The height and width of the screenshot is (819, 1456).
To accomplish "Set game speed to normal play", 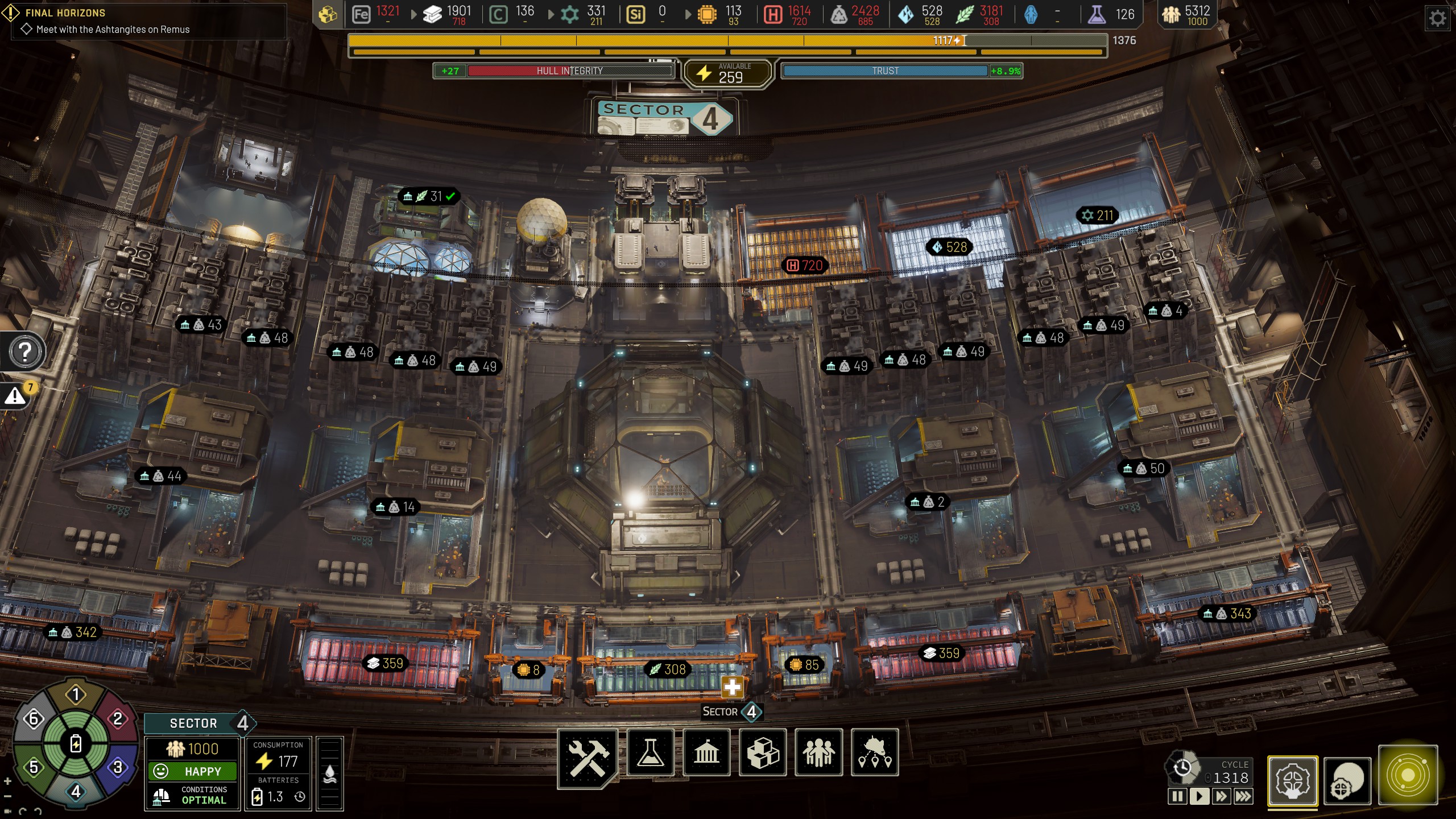I will 1199,796.
